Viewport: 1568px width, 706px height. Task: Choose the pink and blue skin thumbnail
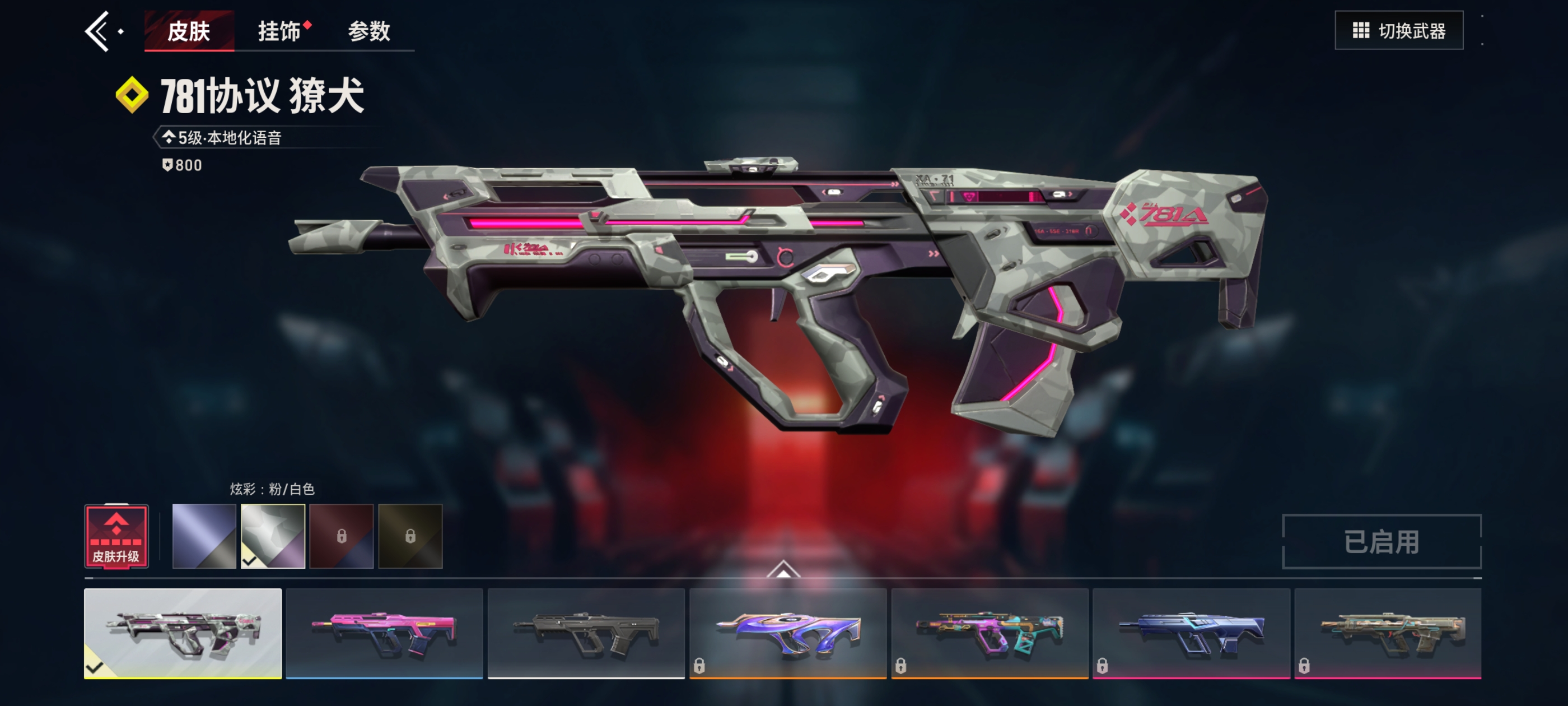[384, 633]
